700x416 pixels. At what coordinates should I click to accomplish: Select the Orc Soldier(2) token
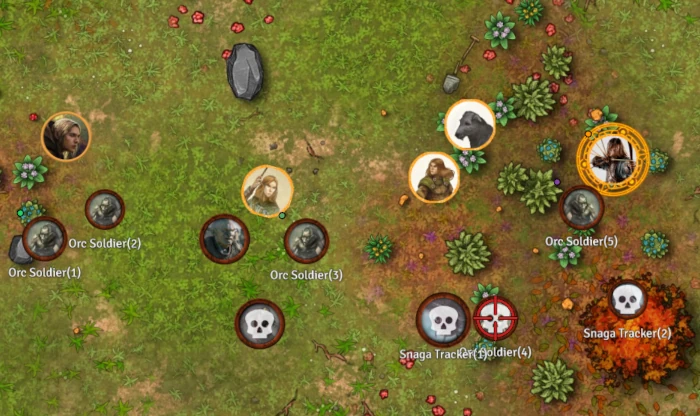104,209
